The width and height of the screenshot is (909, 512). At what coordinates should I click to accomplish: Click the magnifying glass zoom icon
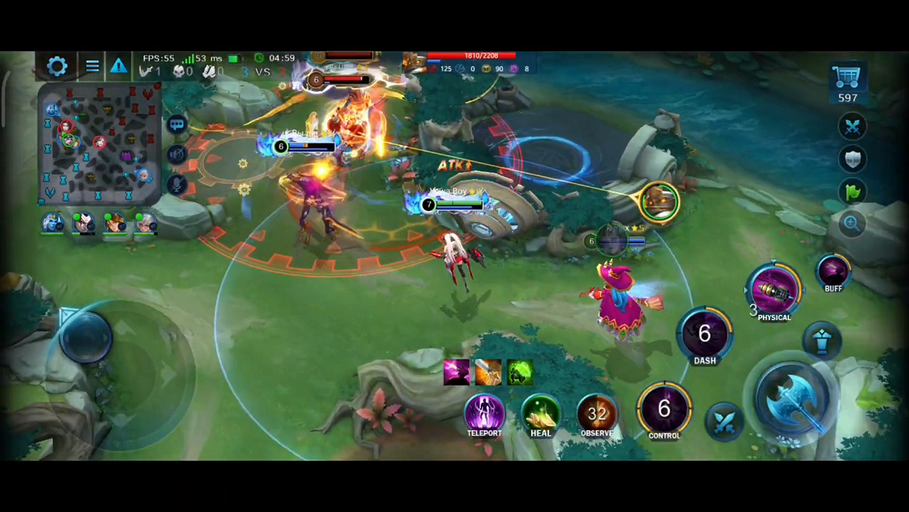852,224
